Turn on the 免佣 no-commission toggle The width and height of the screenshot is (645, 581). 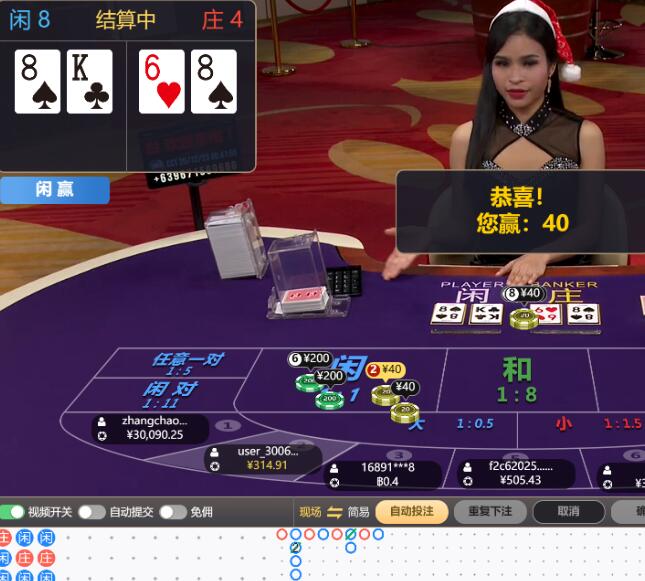pos(172,512)
